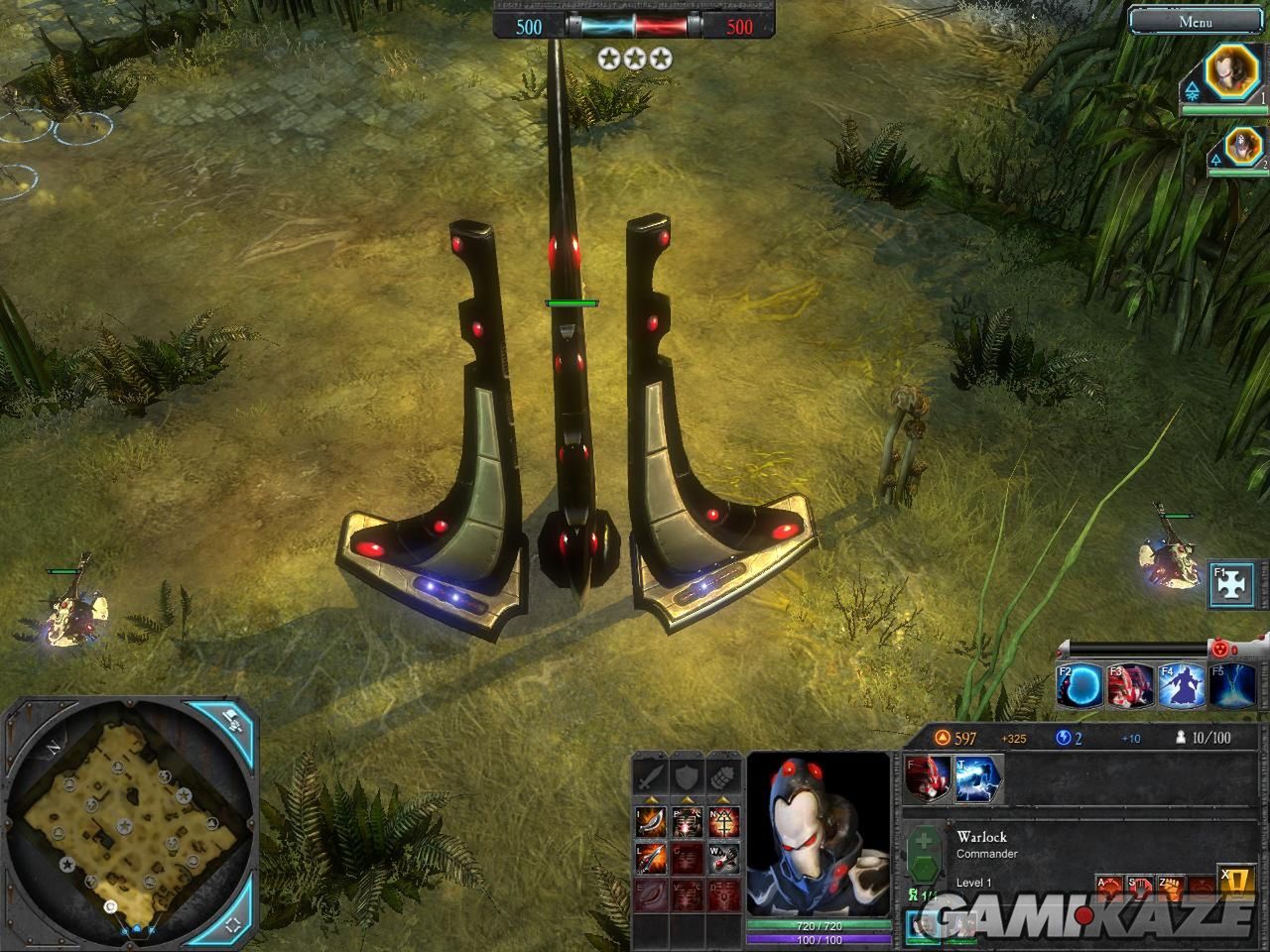Choose the spear upgrade marked L
The height and width of the screenshot is (952, 1270).
tap(651, 857)
